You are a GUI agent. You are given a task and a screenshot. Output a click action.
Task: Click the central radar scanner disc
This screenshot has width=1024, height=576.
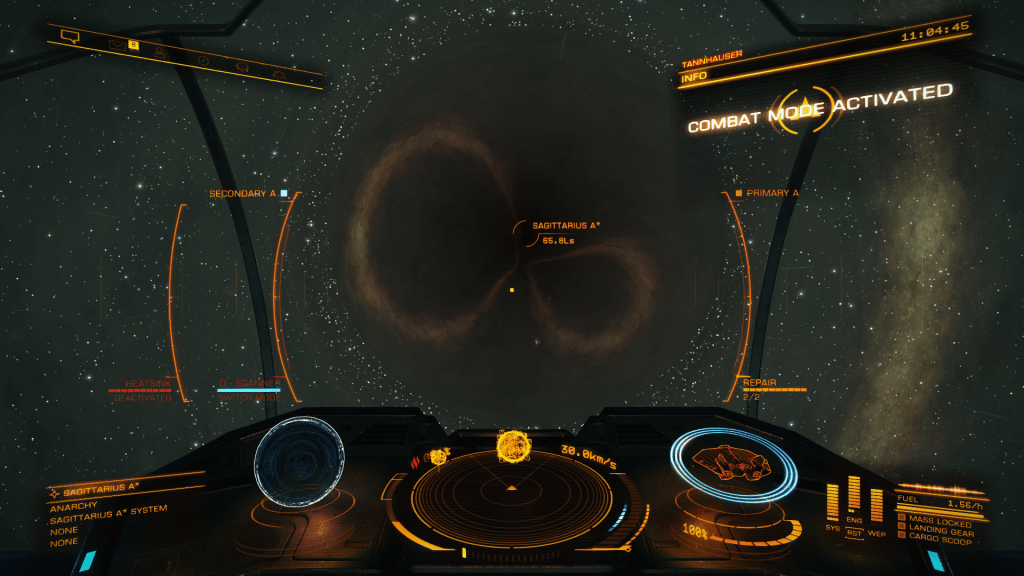coord(512,488)
